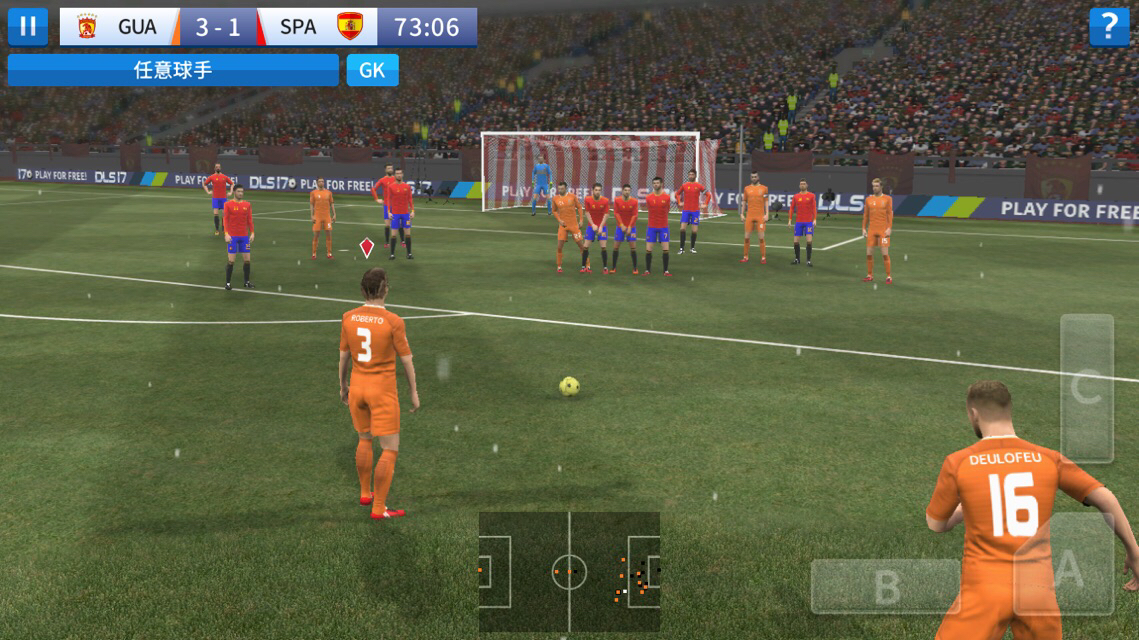This screenshot has width=1139, height=640.
Task: Activate the C action button
Action: click(x=1087, y=388)
